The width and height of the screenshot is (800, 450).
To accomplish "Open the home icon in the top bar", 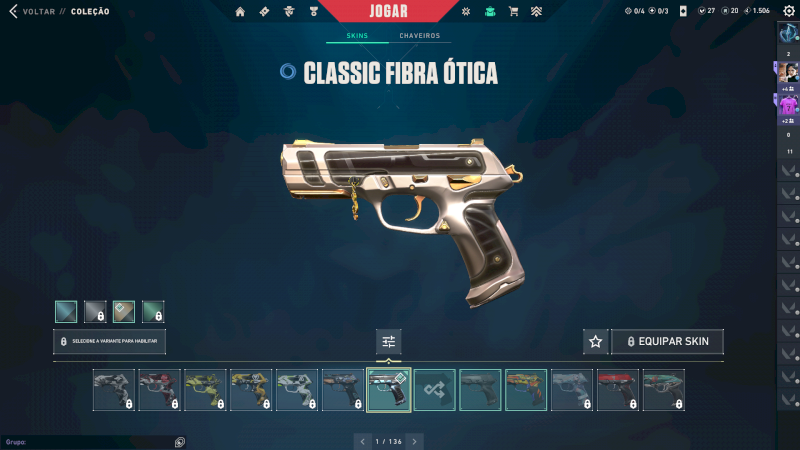I will pos(240,11).
